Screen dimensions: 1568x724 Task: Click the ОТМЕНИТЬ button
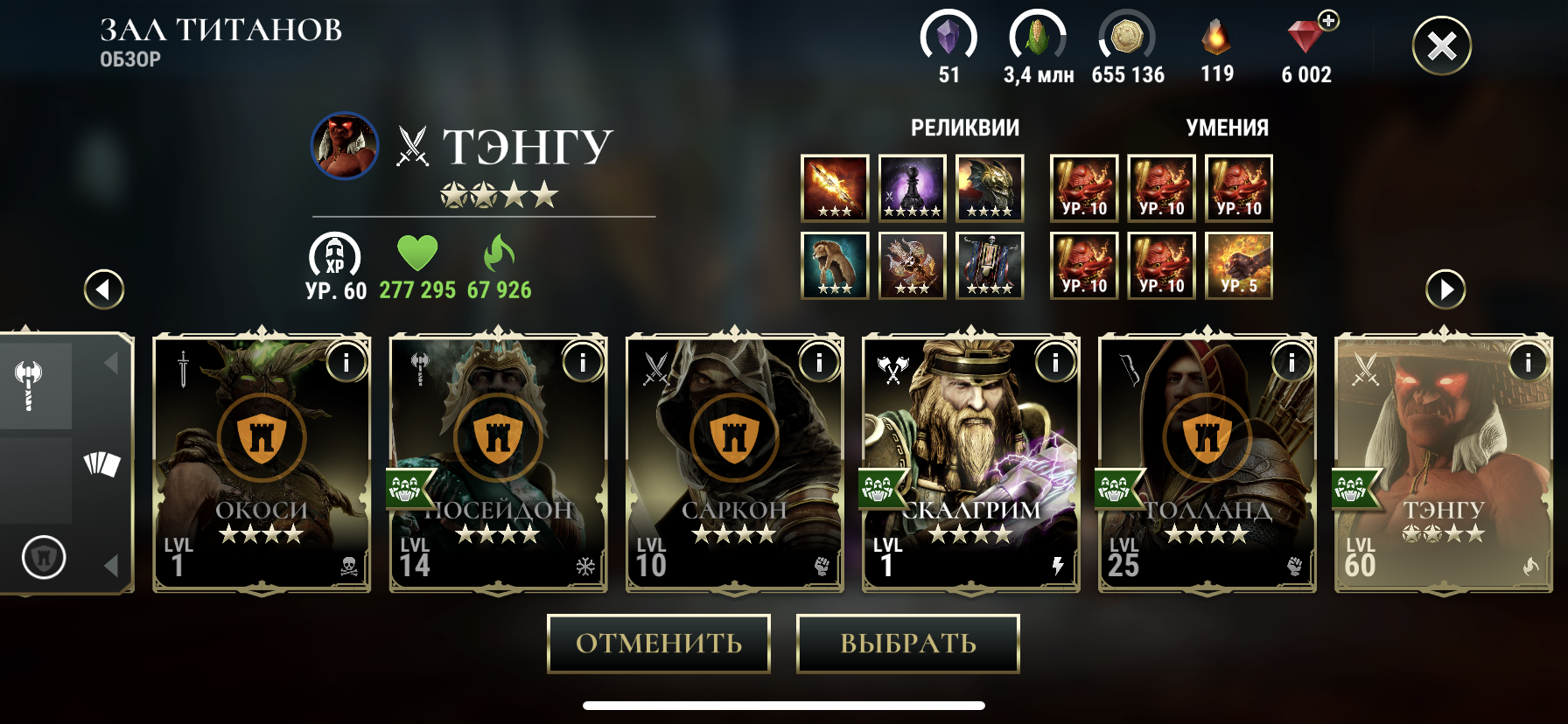[658, 644]
